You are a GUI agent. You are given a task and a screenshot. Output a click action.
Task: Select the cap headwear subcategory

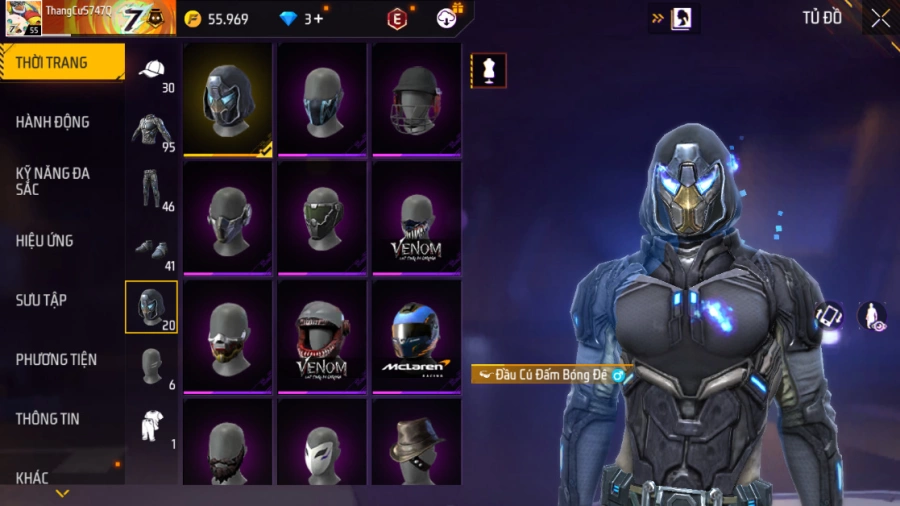(152, 72)
